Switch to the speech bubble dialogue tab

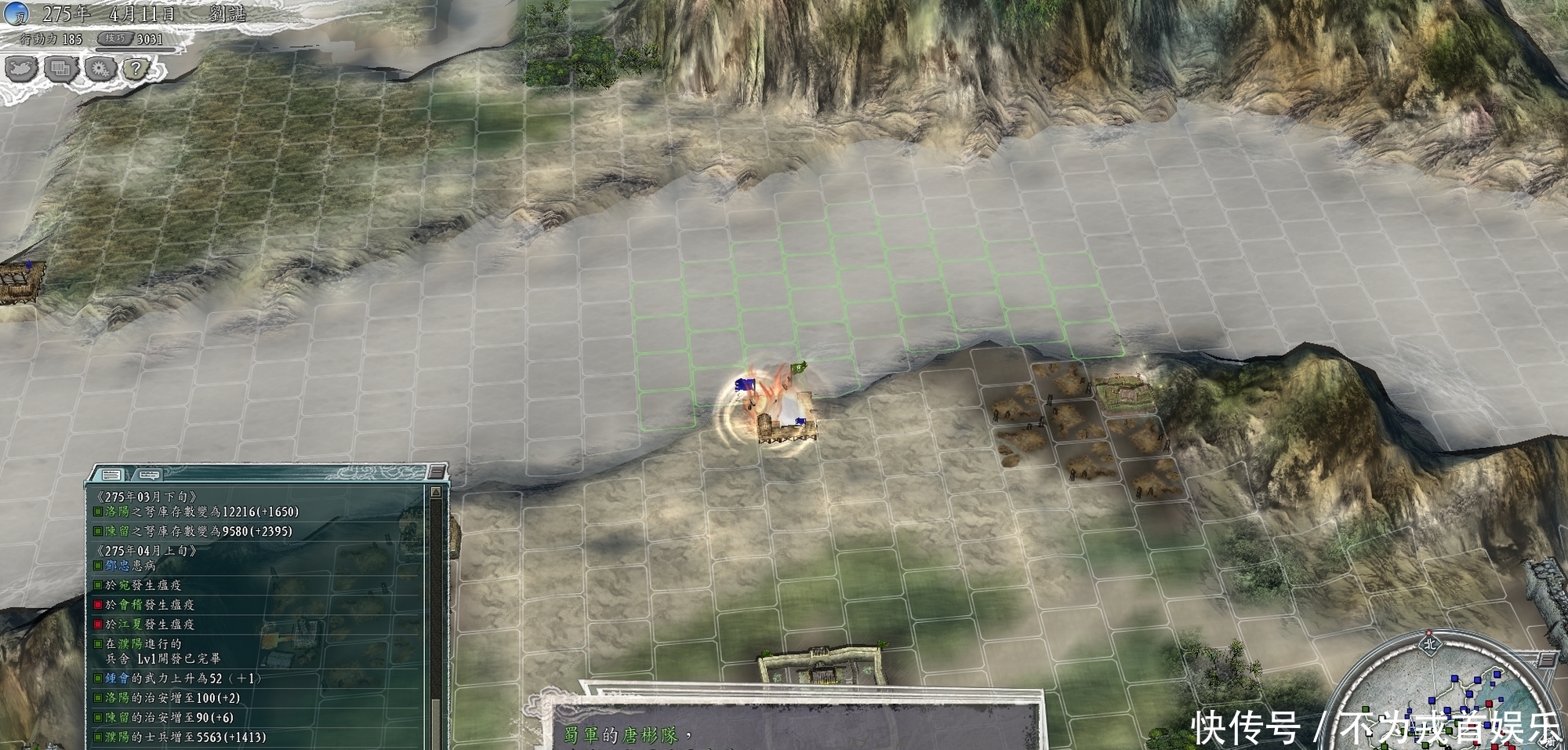(147, 475)
